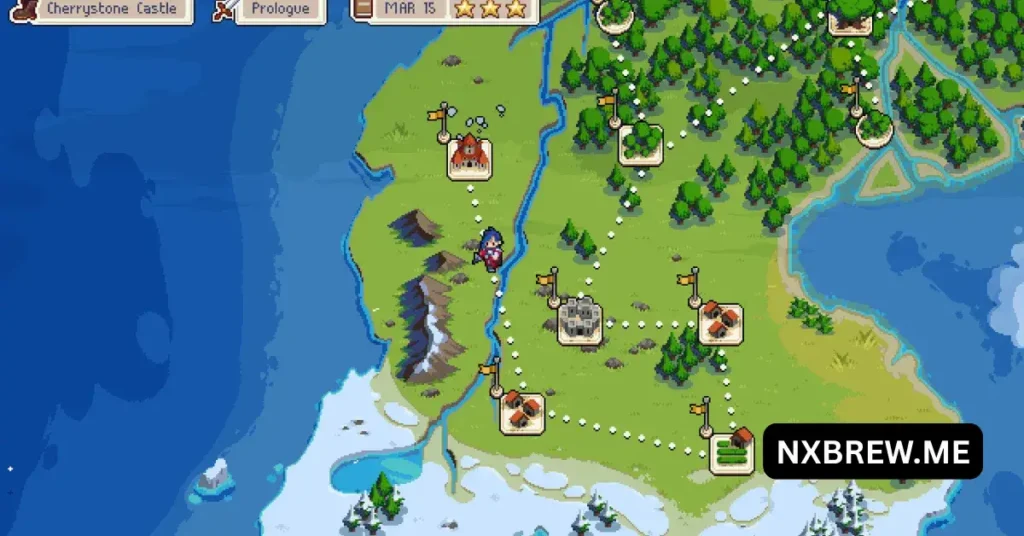The image size is (1024, 536).
Task: Open the riverside village level near the snow
Action: (x=521, y=411)
